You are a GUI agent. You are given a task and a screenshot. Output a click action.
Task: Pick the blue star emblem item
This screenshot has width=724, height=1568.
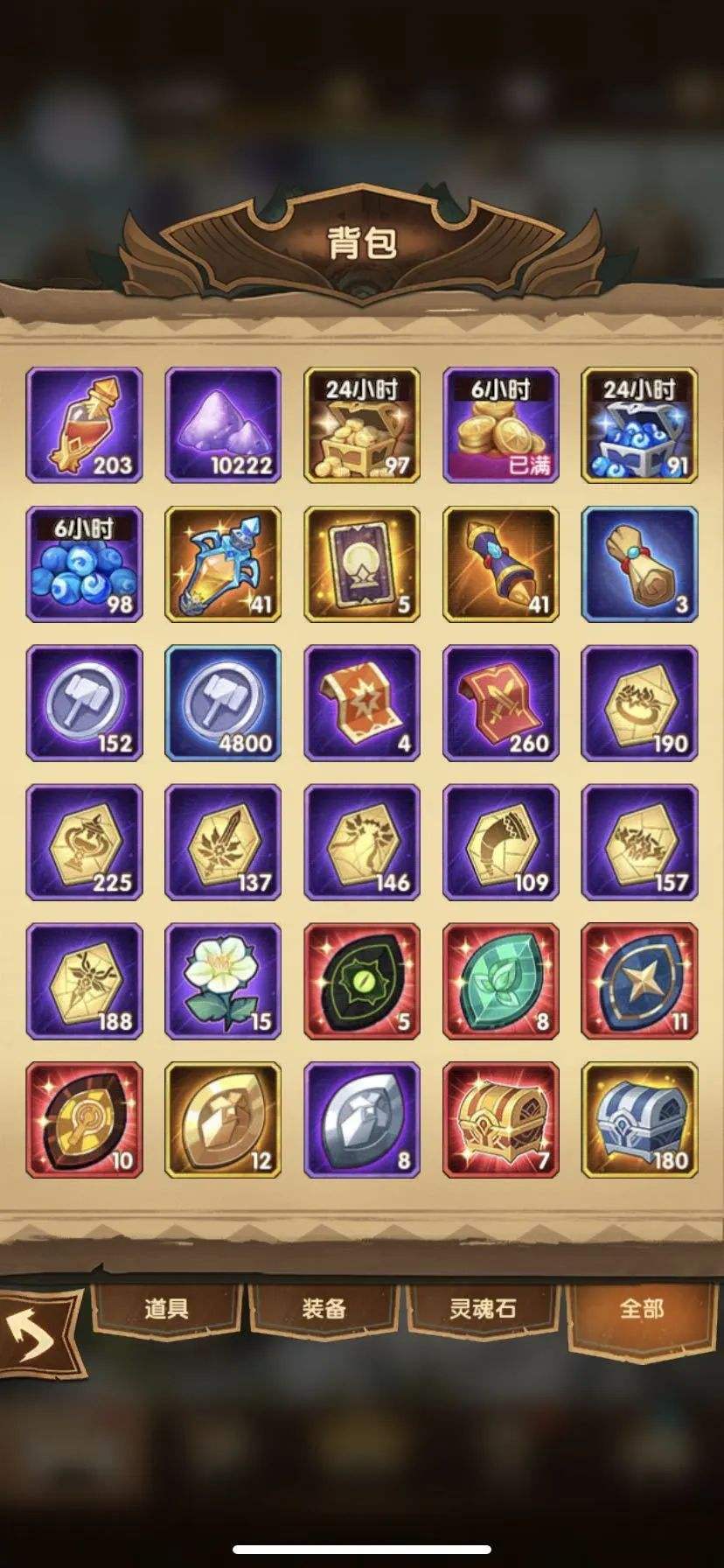tap(639, 981)
